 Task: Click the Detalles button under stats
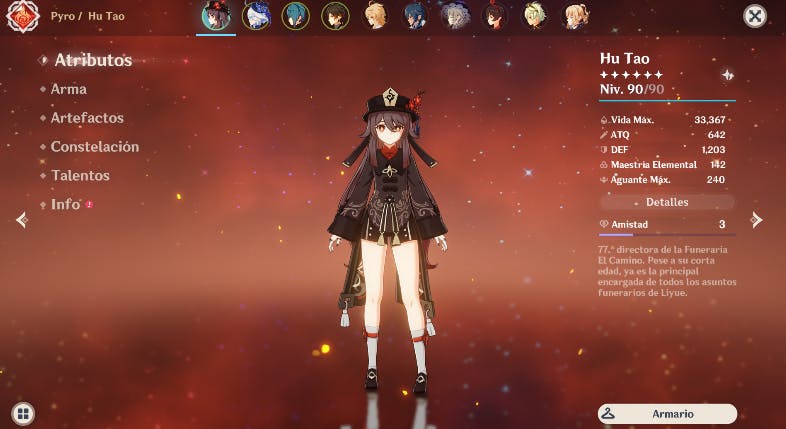667,202
